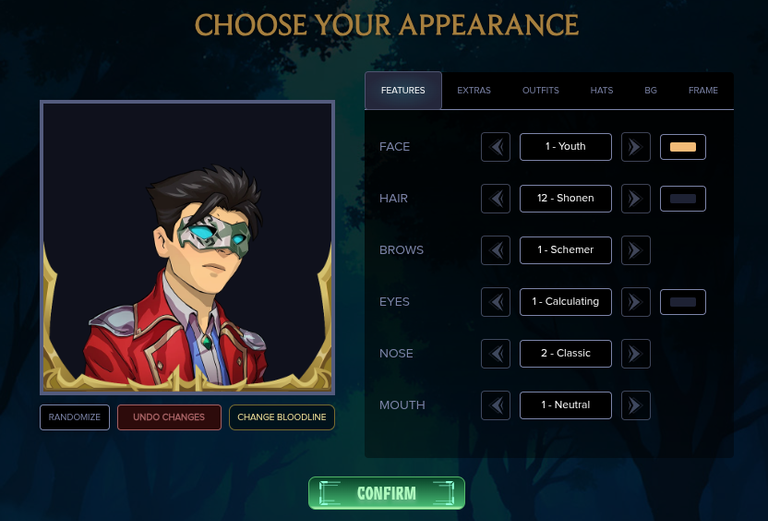Image resolution: width=768 pixels, height=521 pixels.
Task: Go to the previous Hair style
Action: tap(496, 199)
